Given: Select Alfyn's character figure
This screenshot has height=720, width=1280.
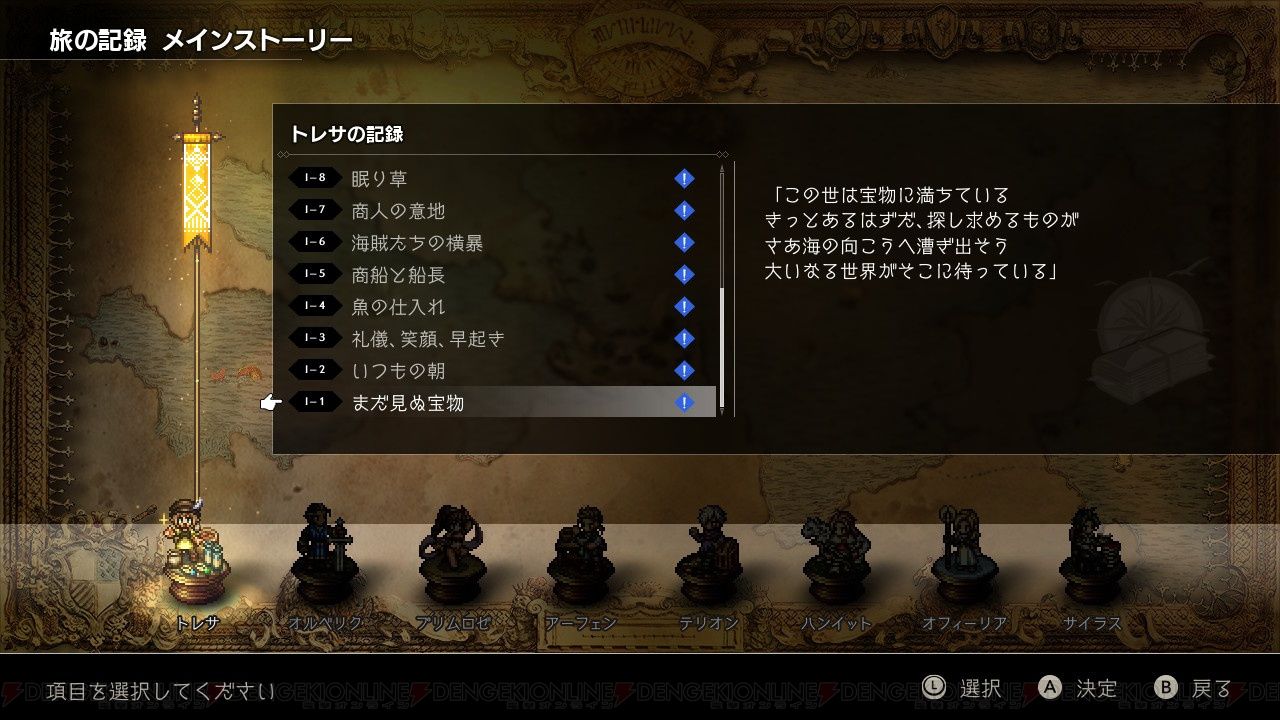Looking at the screenshot, I should [581, 555].
